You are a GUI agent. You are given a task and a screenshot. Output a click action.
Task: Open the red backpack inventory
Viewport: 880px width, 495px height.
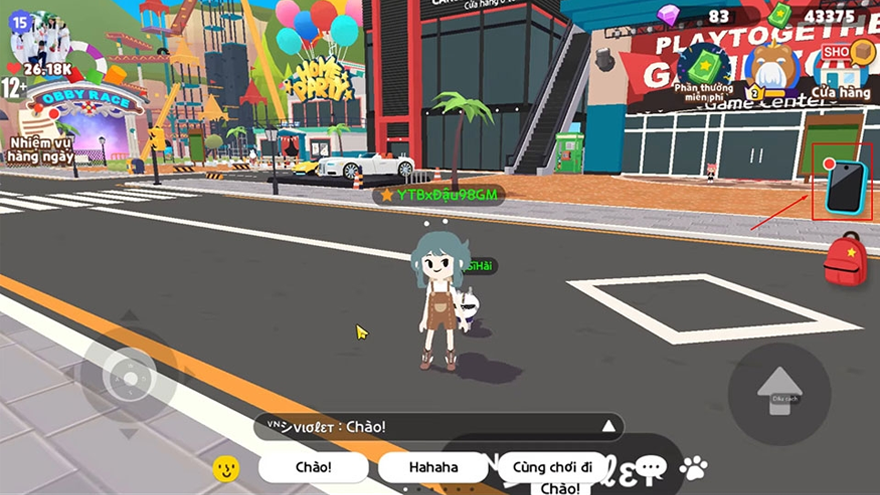point(845,260)
